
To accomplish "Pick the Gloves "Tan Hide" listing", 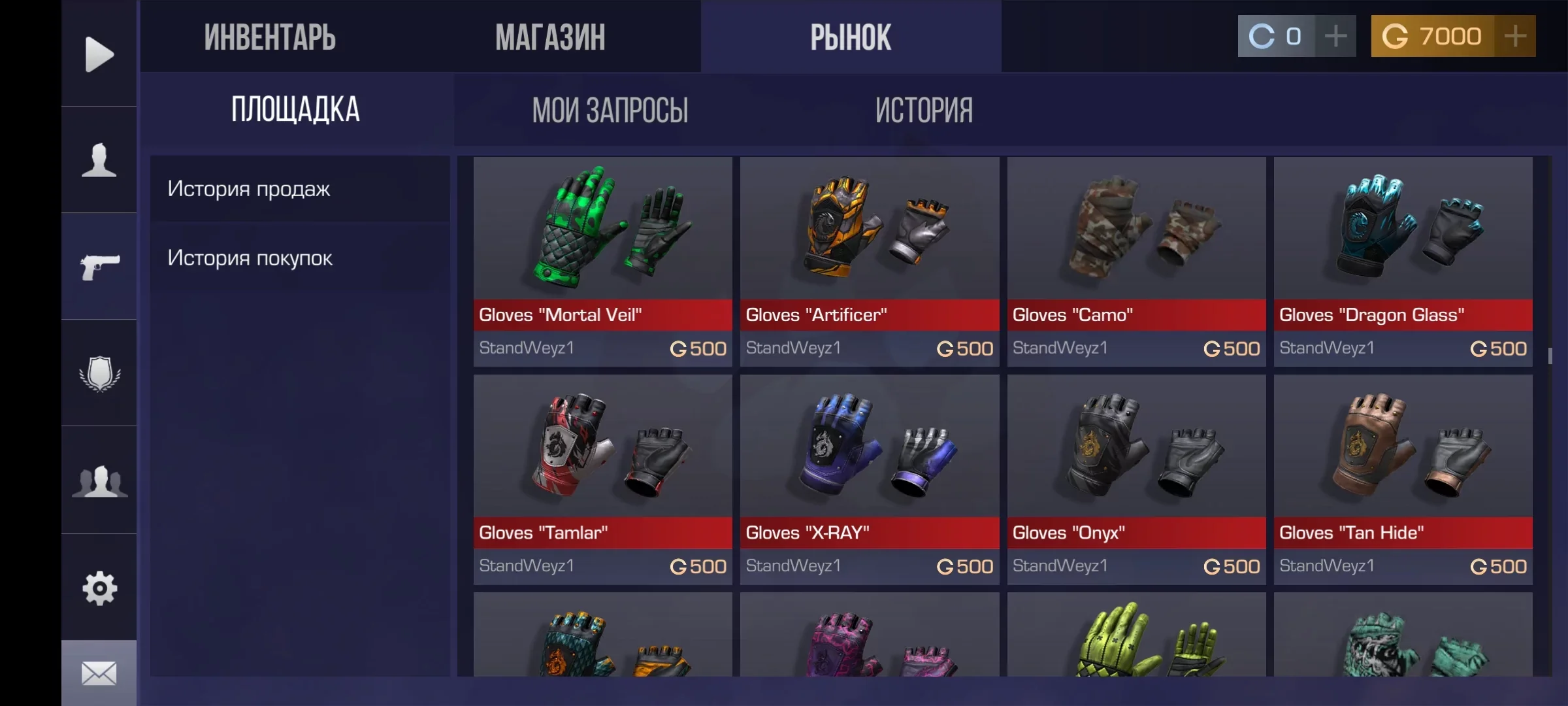I will tap(1403, 479).
